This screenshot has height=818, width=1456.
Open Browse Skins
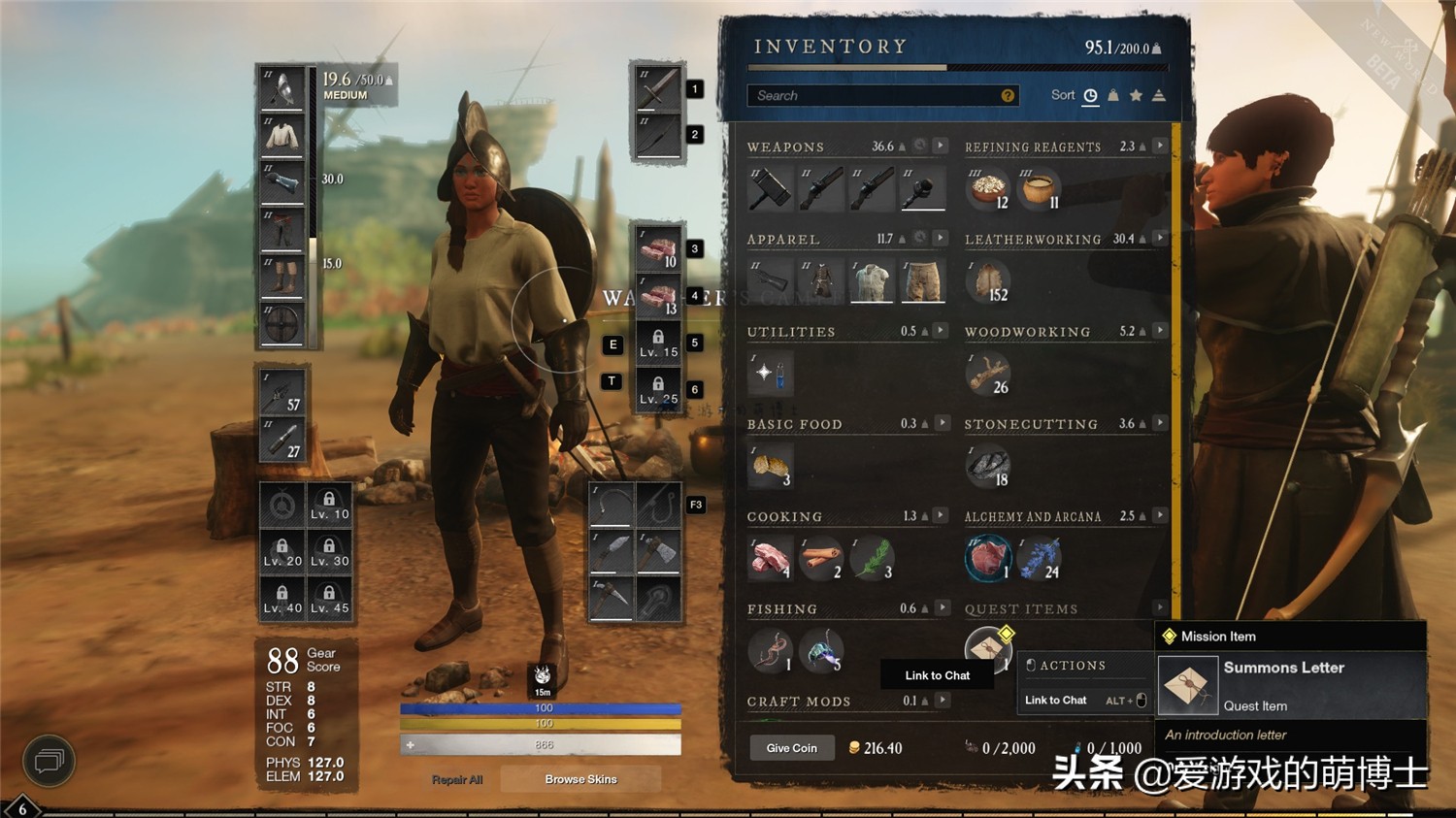coord(580,779)
